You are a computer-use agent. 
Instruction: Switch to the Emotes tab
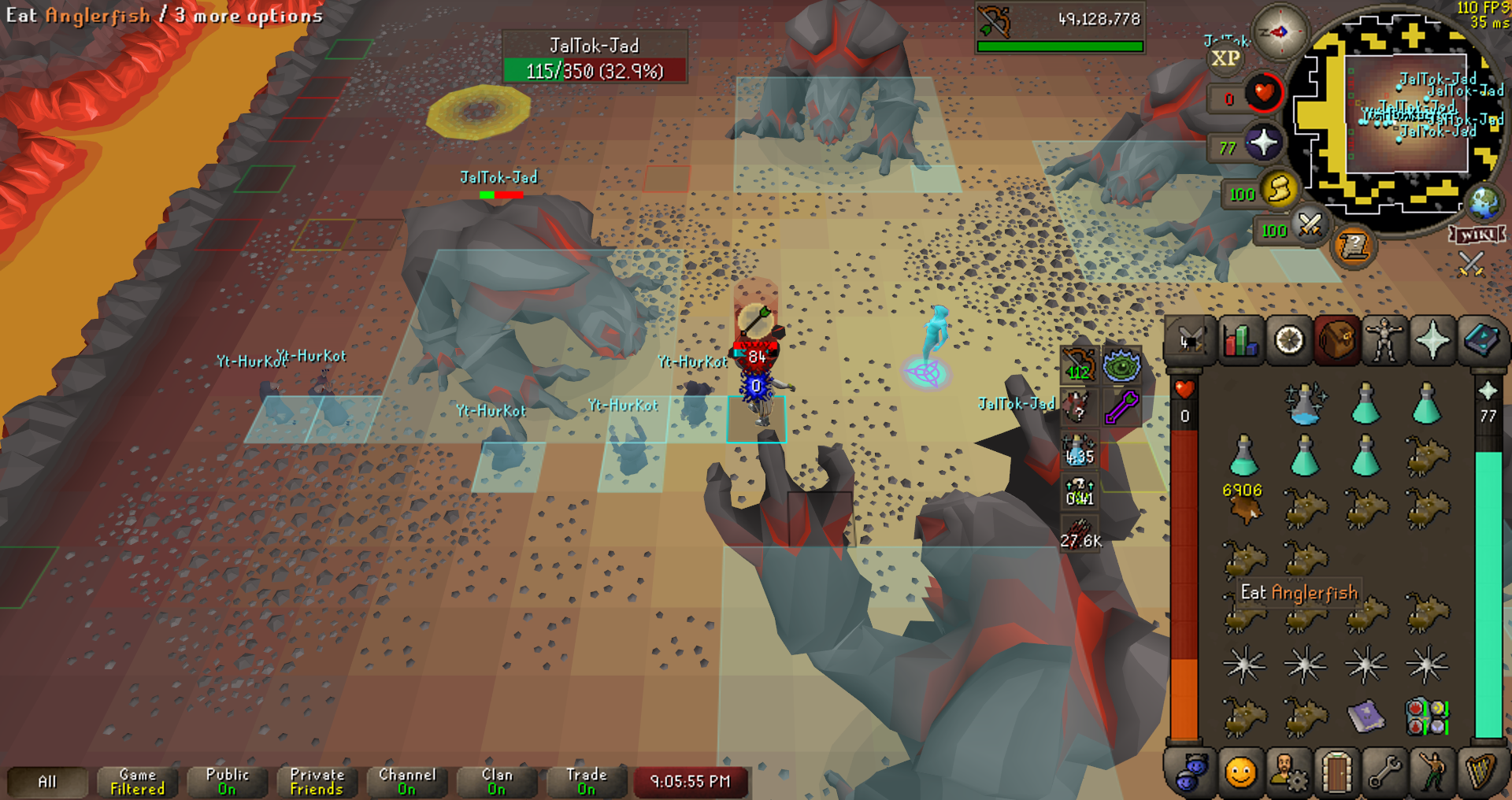[1432, 772]
